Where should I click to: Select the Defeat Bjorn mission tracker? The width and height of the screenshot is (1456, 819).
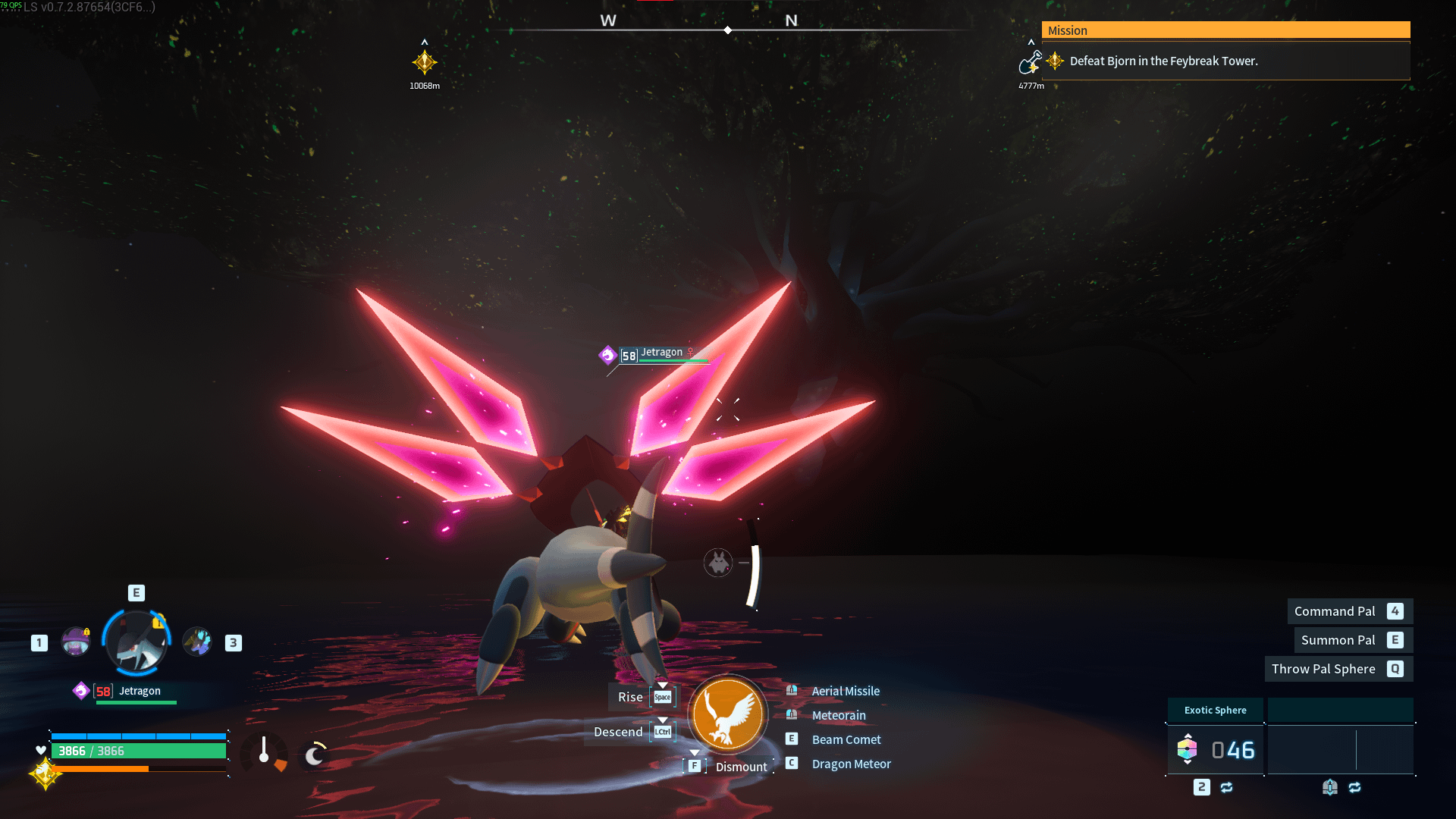point(1163,61)
